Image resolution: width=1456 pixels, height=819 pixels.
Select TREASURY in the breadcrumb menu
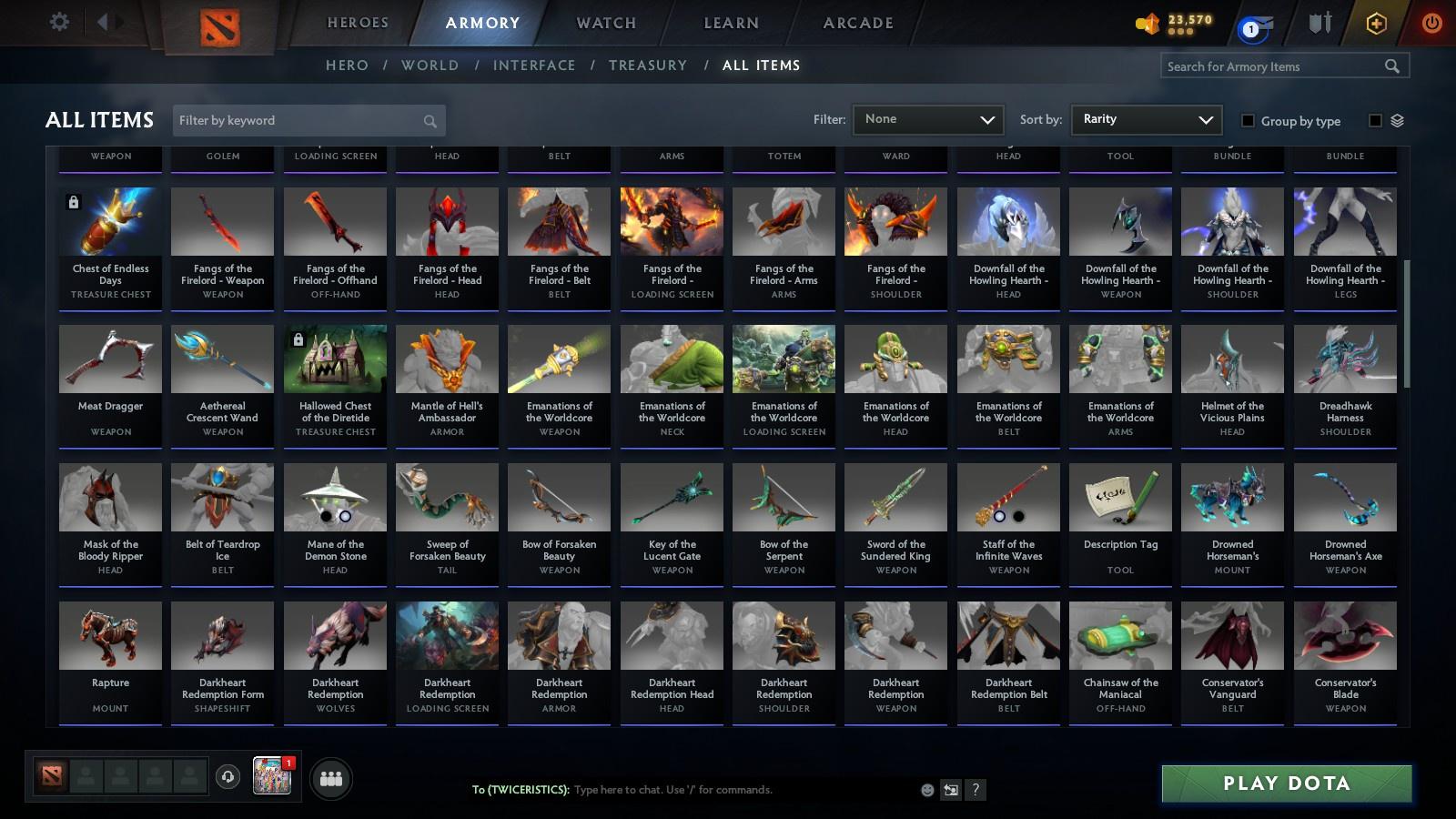648,66
